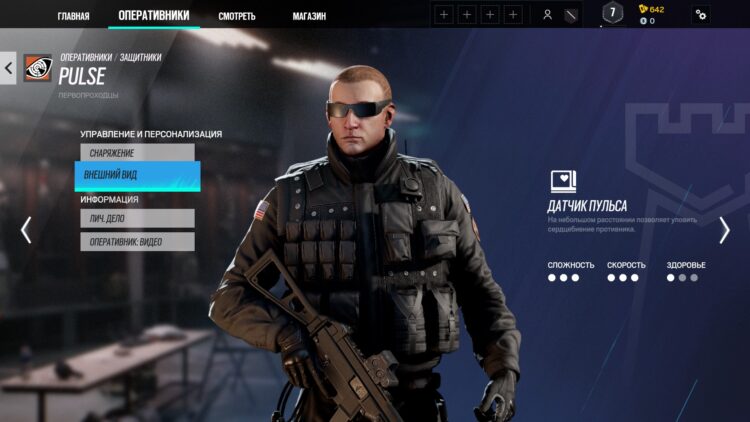The width and height of the screenshot is (750, 422).
Task: Select the ДАТЧИК ПУЛЬСА gadget icon
Action: point(563,181)
